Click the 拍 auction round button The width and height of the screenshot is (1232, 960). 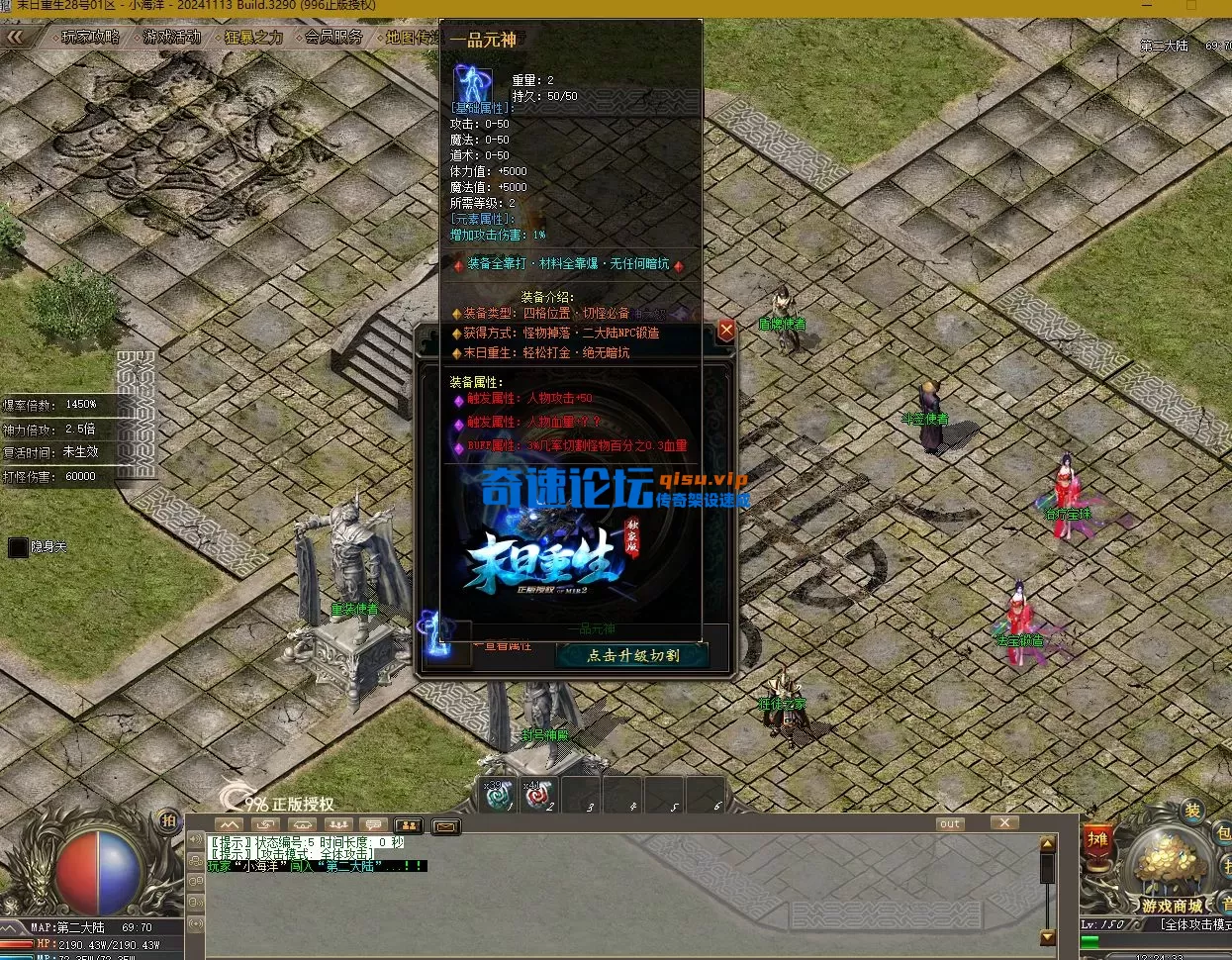pyautogui.click(x=169, y=820)
